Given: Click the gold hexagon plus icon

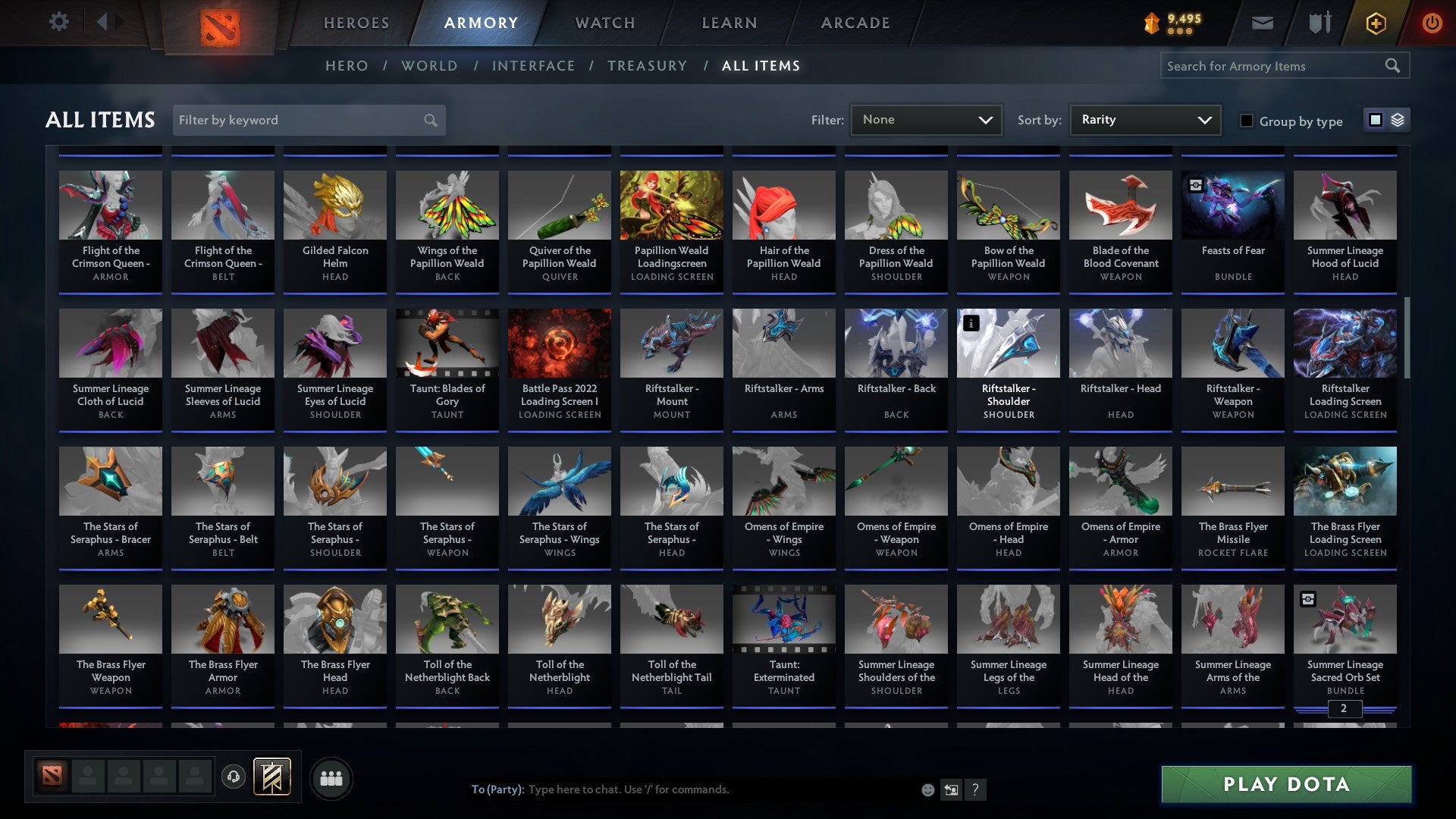Looking at the screenshot, I should coord(1375,23).
